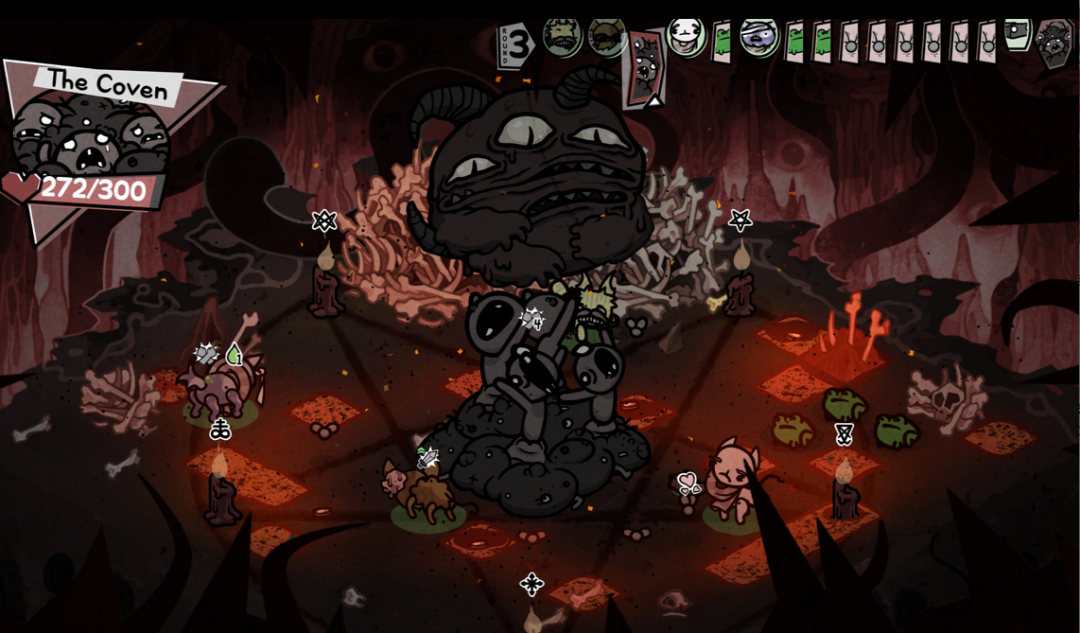The height and width of the screenshot is (633, 1080).
Task: Choose the bandaged purple cat turn portrait
Action: [760, 37]
